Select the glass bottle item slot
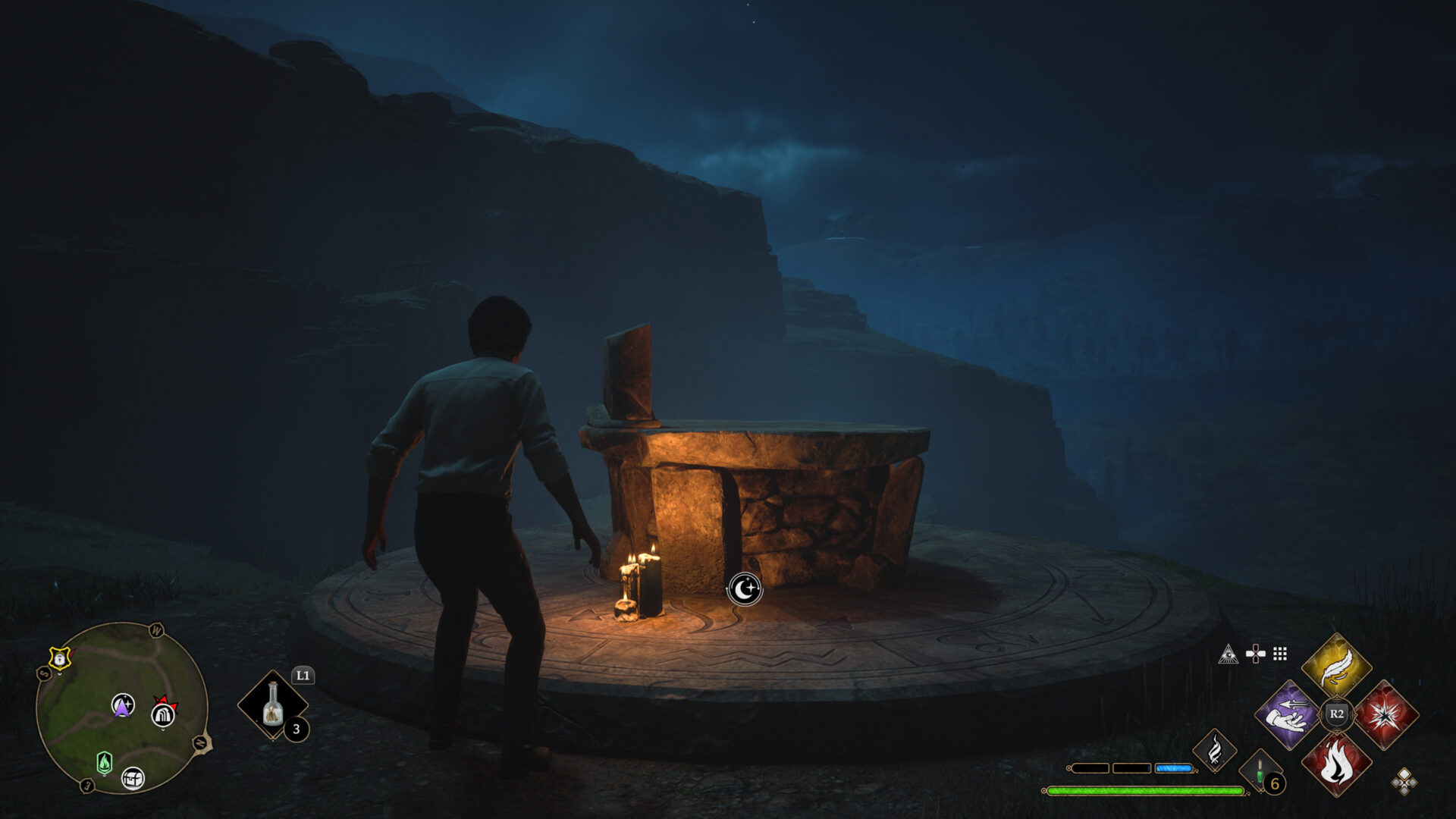The height and width of the screenshot is (819, 1456). click(x=273, y=704)
